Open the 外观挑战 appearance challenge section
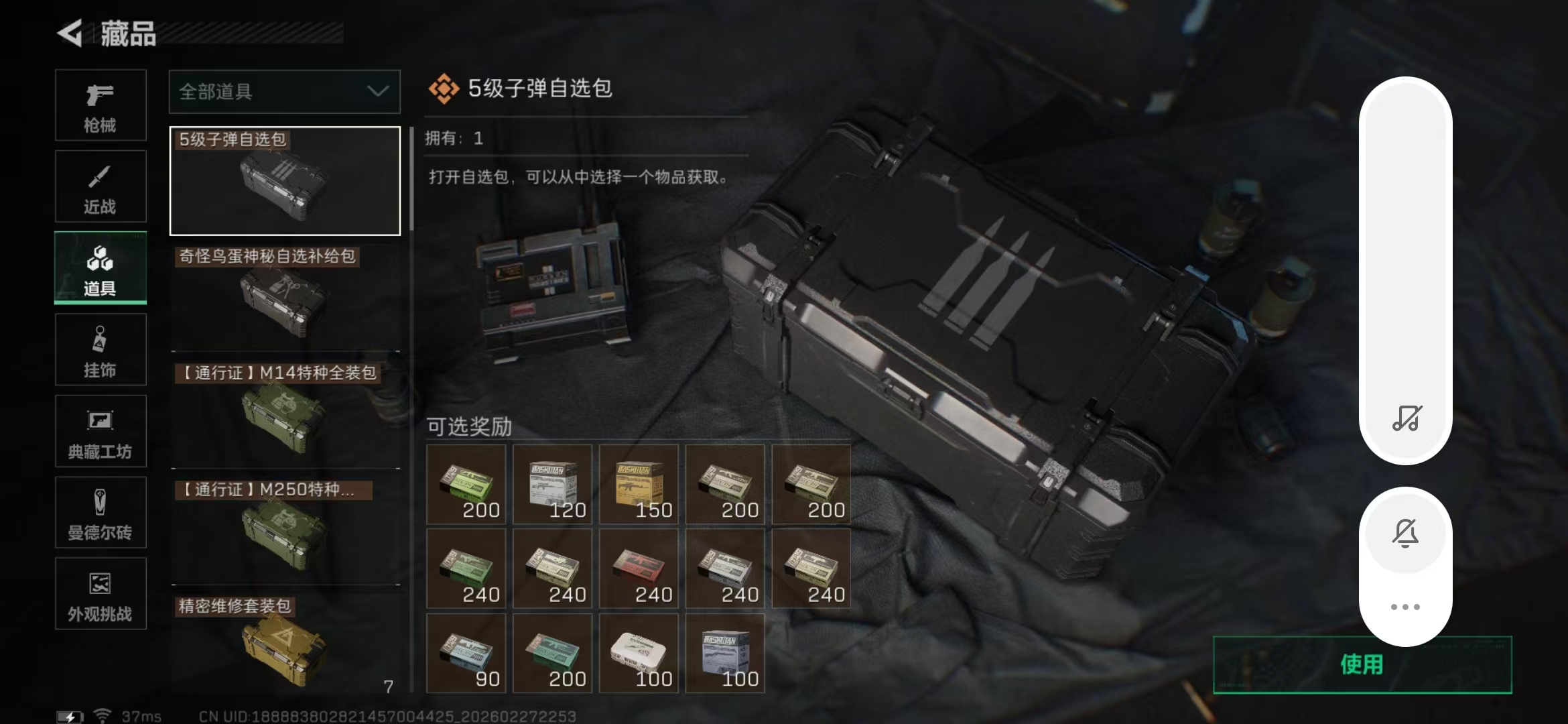This screenshot has width=1568, height=724. (101, 595)
